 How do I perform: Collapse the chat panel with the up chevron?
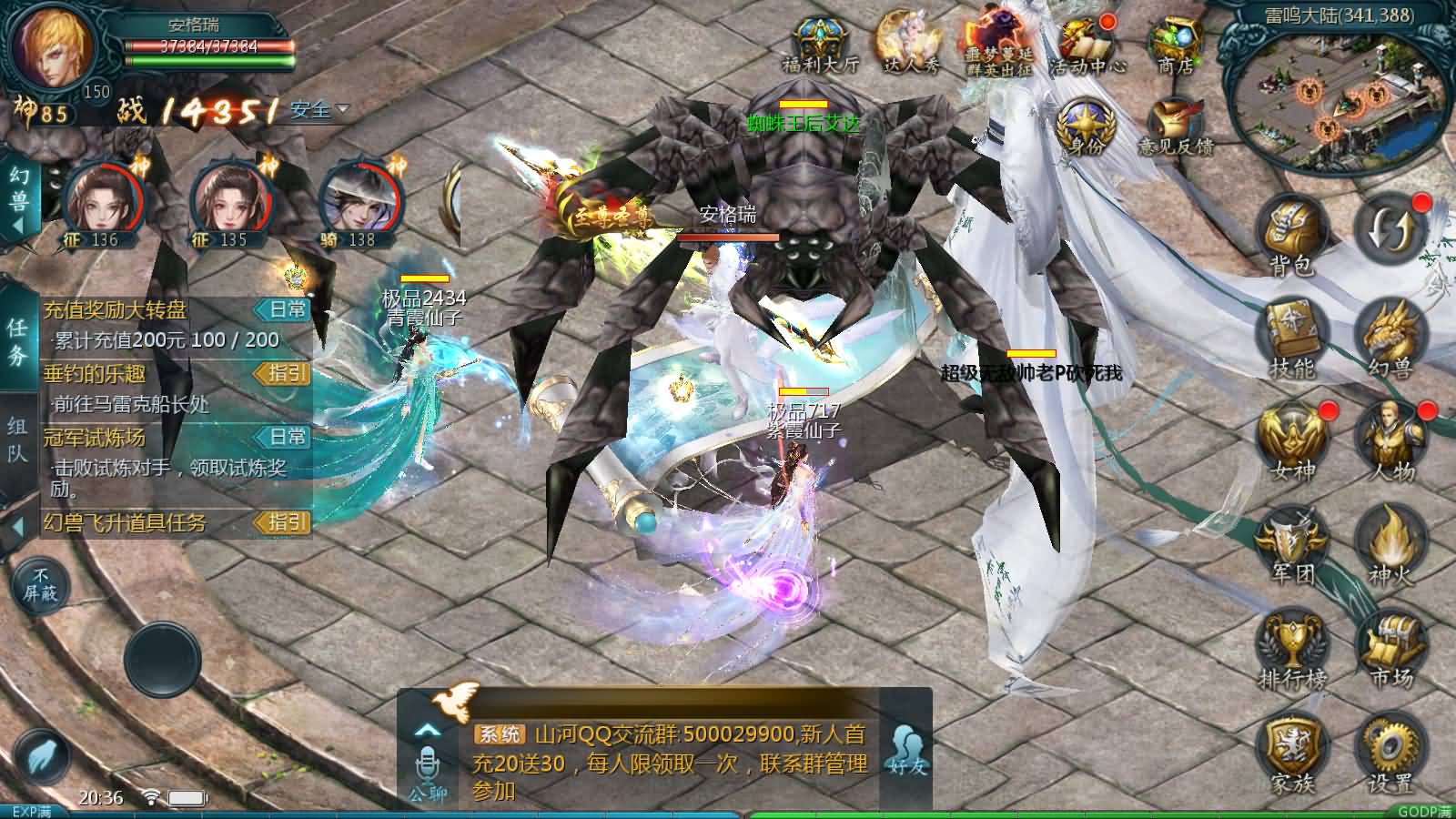[424, 728]
